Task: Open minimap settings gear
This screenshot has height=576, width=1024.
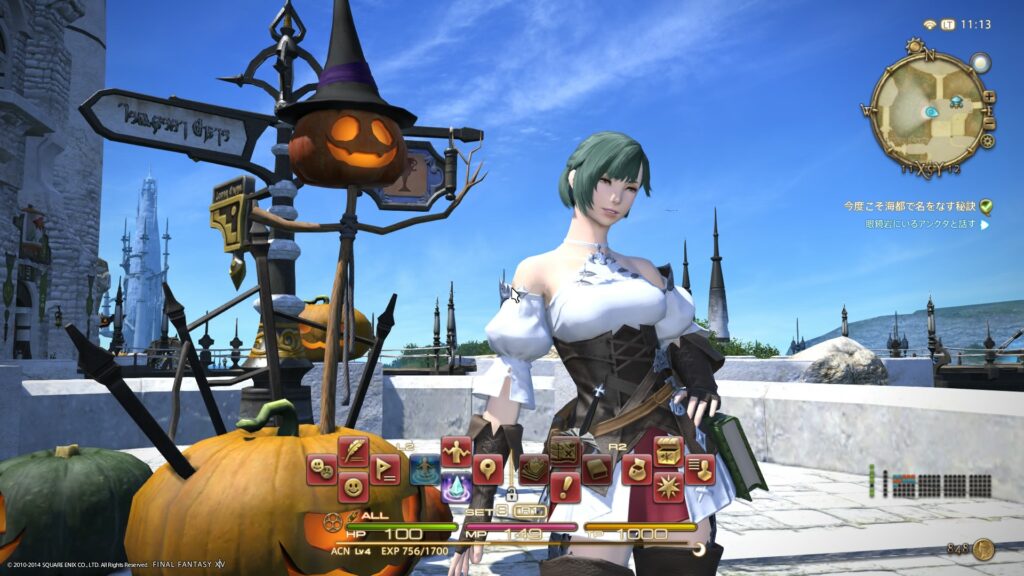Action: [x=987, y=142]
